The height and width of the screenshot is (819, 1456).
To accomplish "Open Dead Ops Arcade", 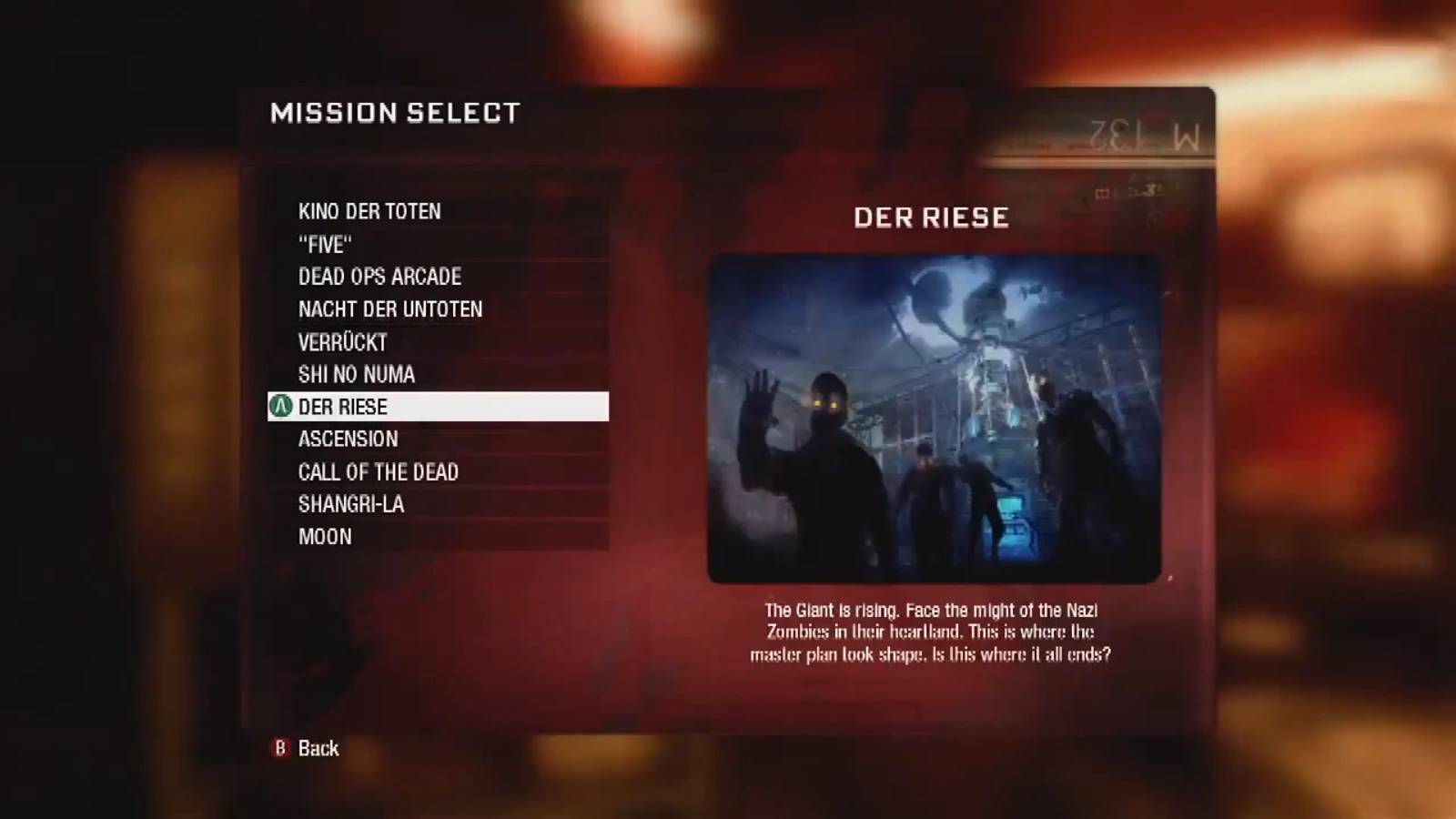I will tap(379, 277).
